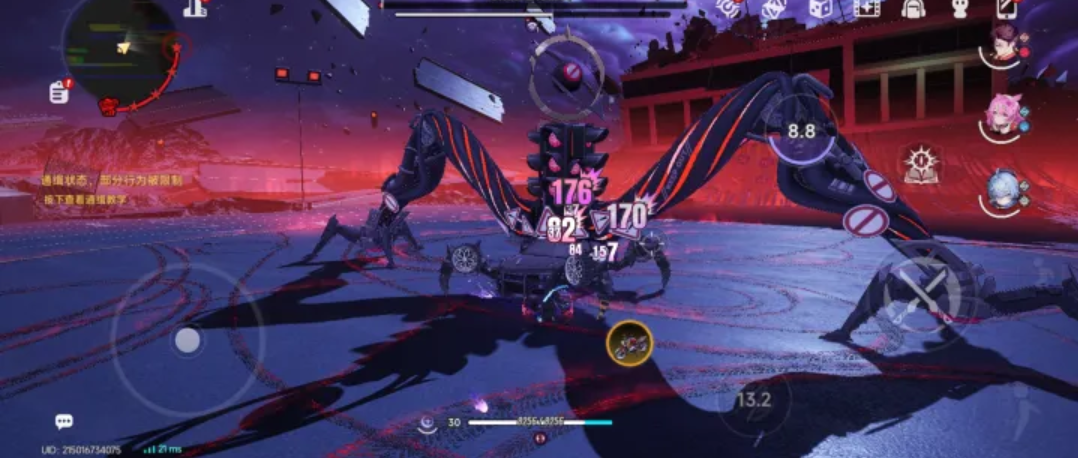Touch the virtual movement joystick
The width and height of the screenshot is (1078, 458).
[x=187, y=341]
